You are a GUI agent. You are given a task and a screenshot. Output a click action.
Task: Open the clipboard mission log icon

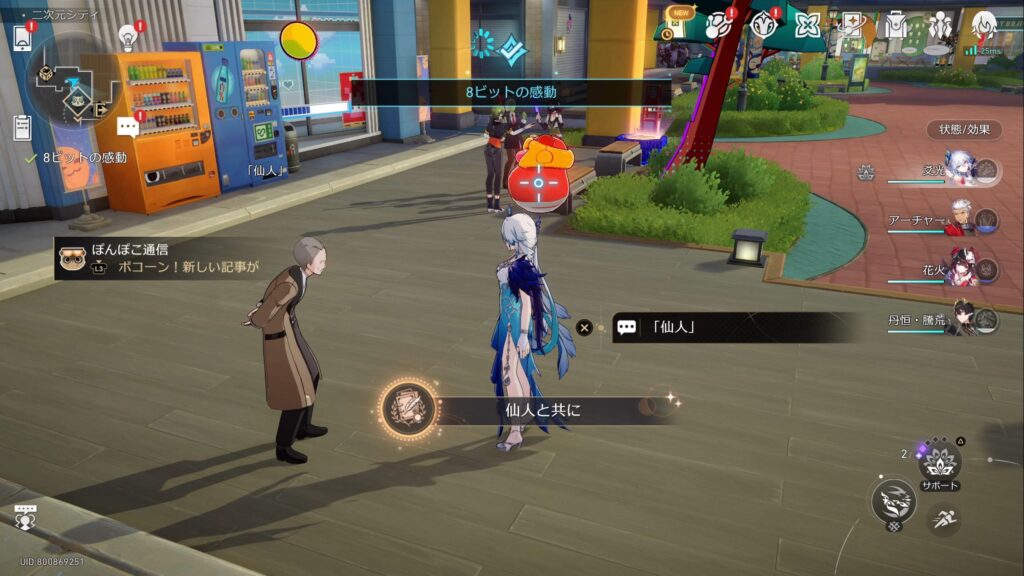pyautogui.click(x=22, y=127)
